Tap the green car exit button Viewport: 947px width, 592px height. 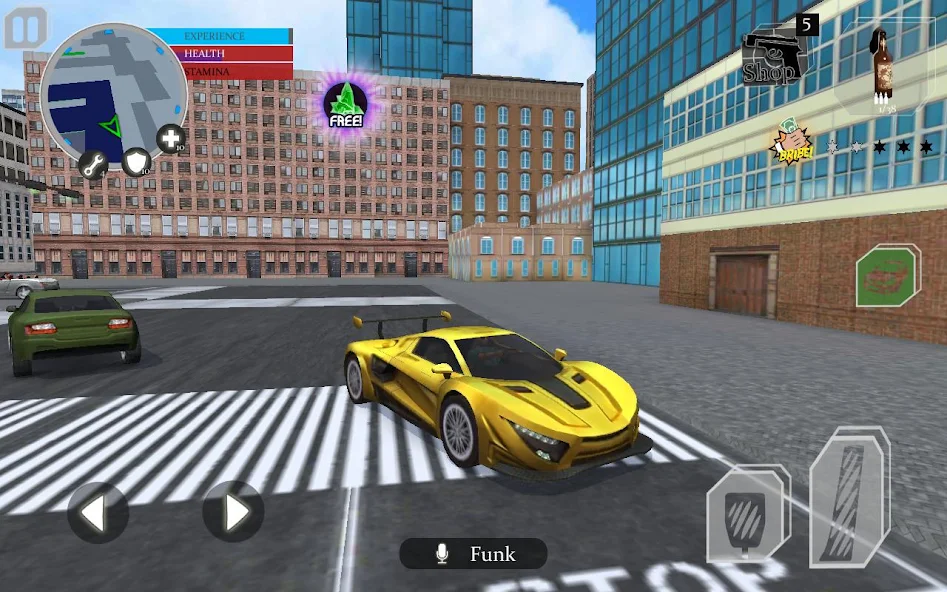click(888, 274)
